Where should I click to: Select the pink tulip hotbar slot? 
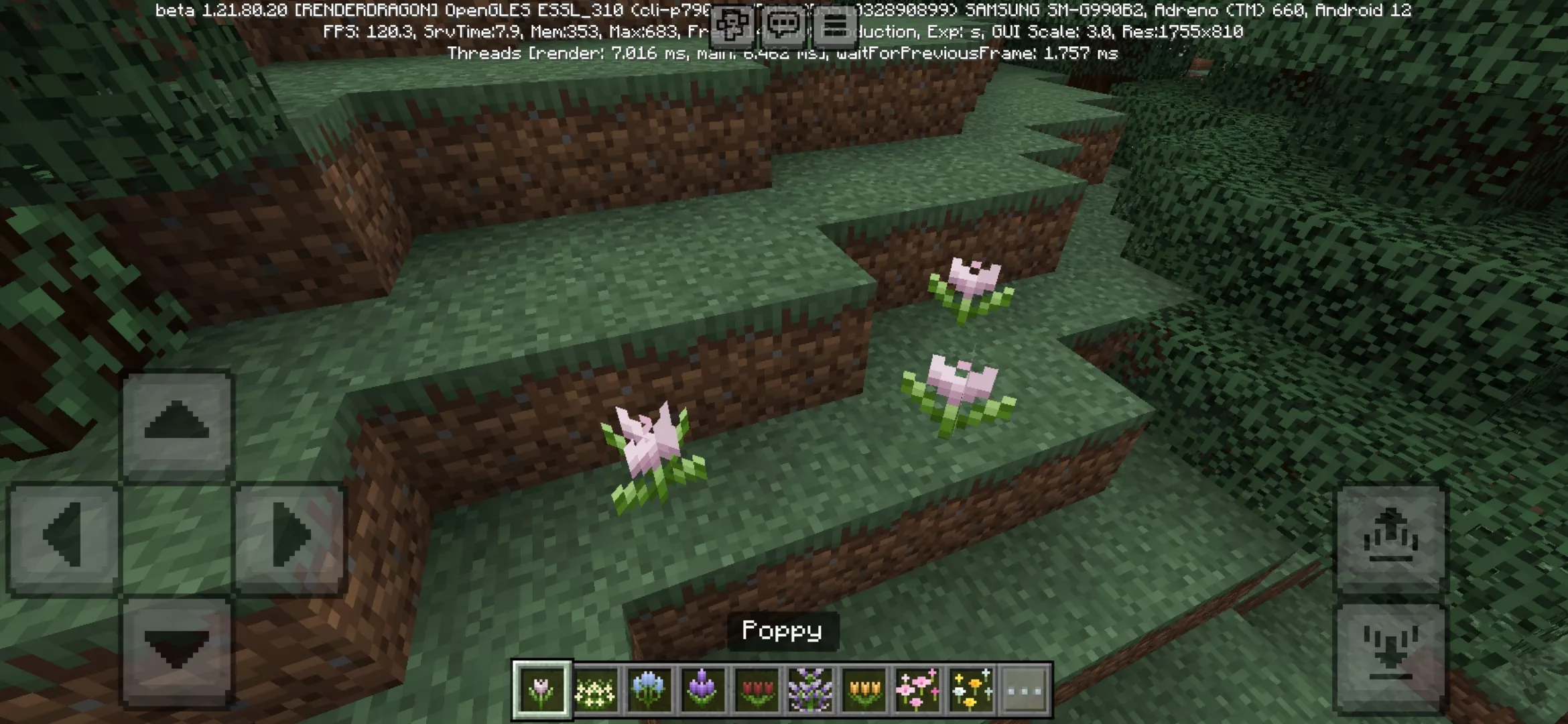point(542,690)
